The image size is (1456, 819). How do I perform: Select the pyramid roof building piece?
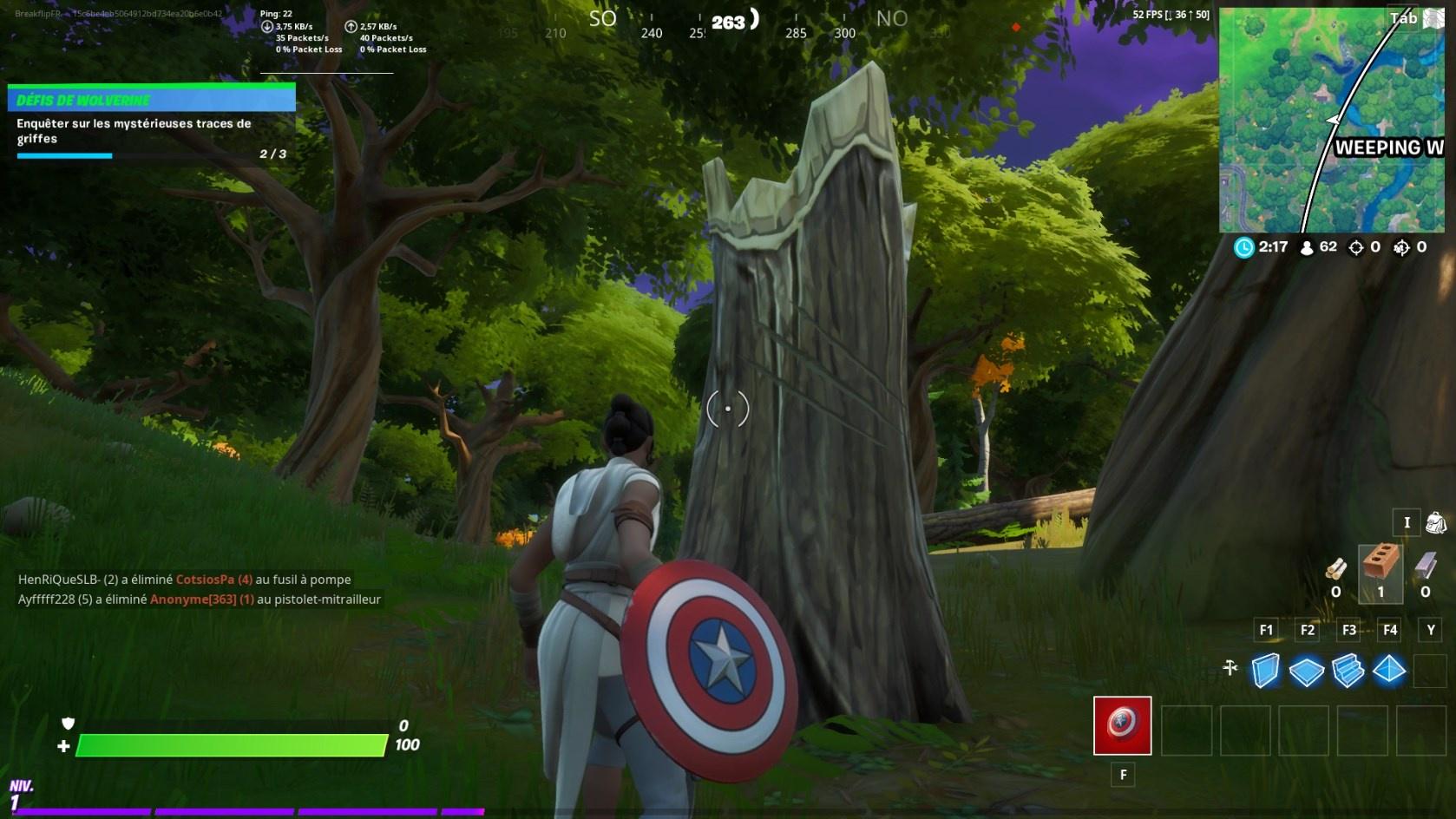tap(1388, 670)
